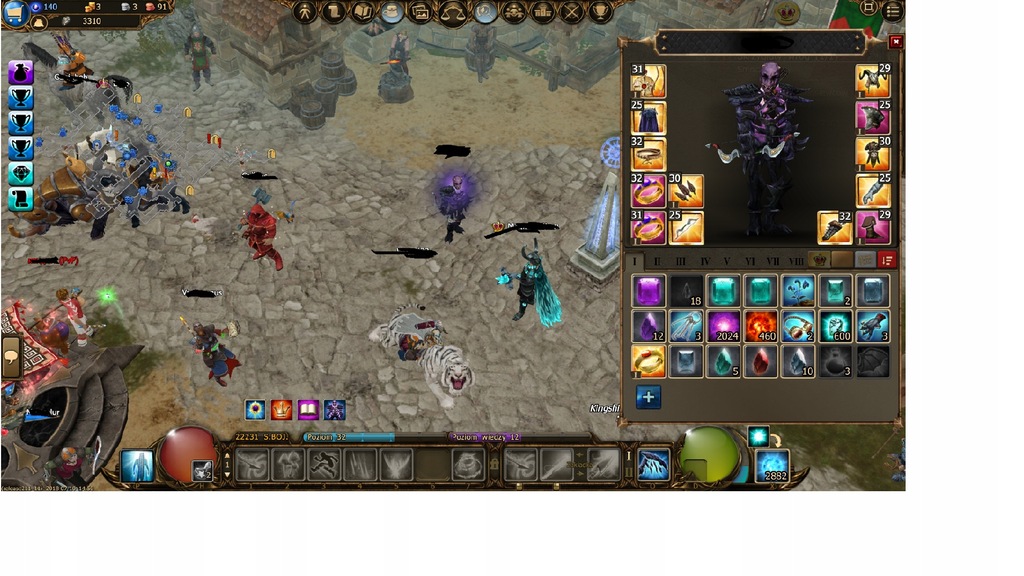Image resolution: width=1024 pixels, height=576 pixels.
Task: Close the inventory window
Action: (x=895, y=42)
